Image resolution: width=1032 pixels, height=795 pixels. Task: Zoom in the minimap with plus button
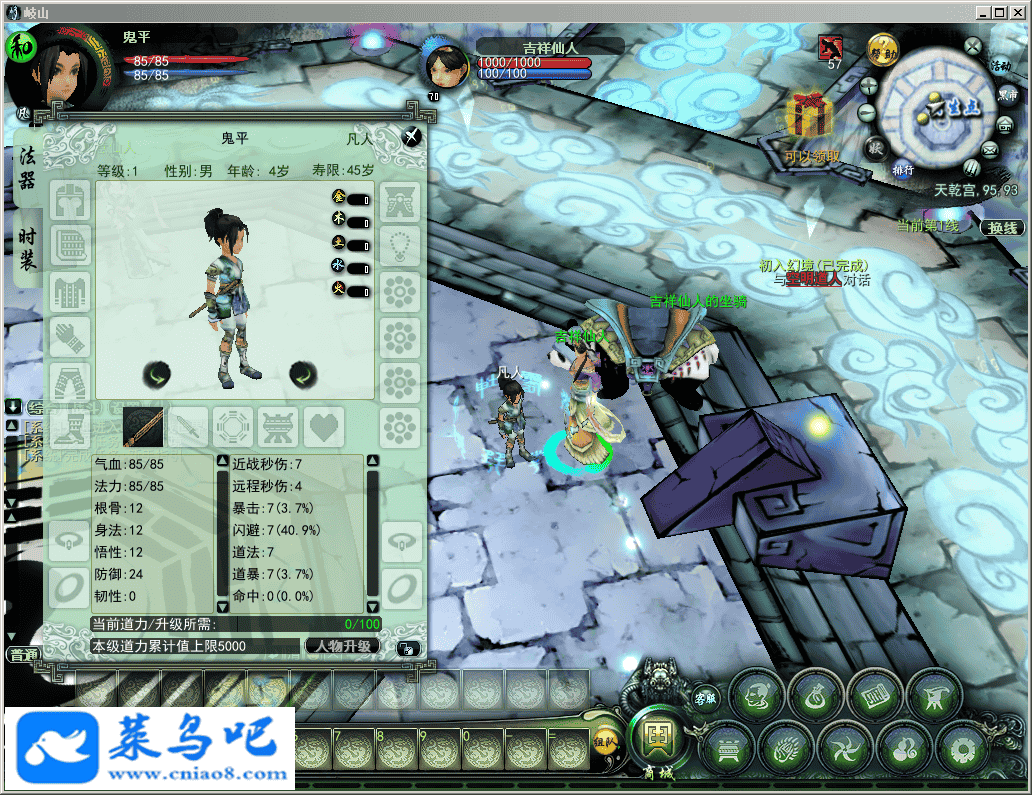tap(868, 86)
